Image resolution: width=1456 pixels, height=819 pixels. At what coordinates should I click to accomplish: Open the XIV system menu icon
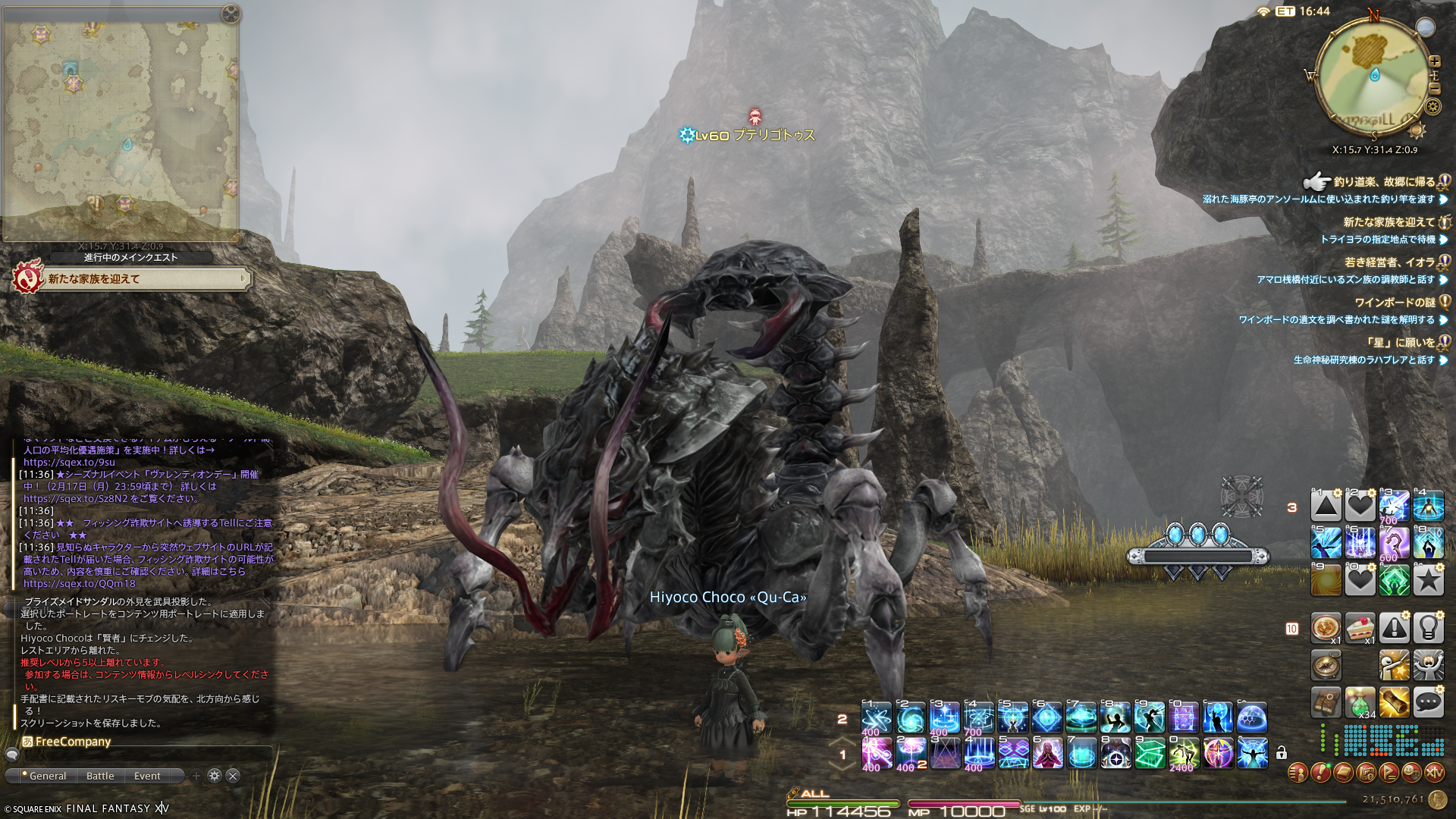tap(1435, 773)
